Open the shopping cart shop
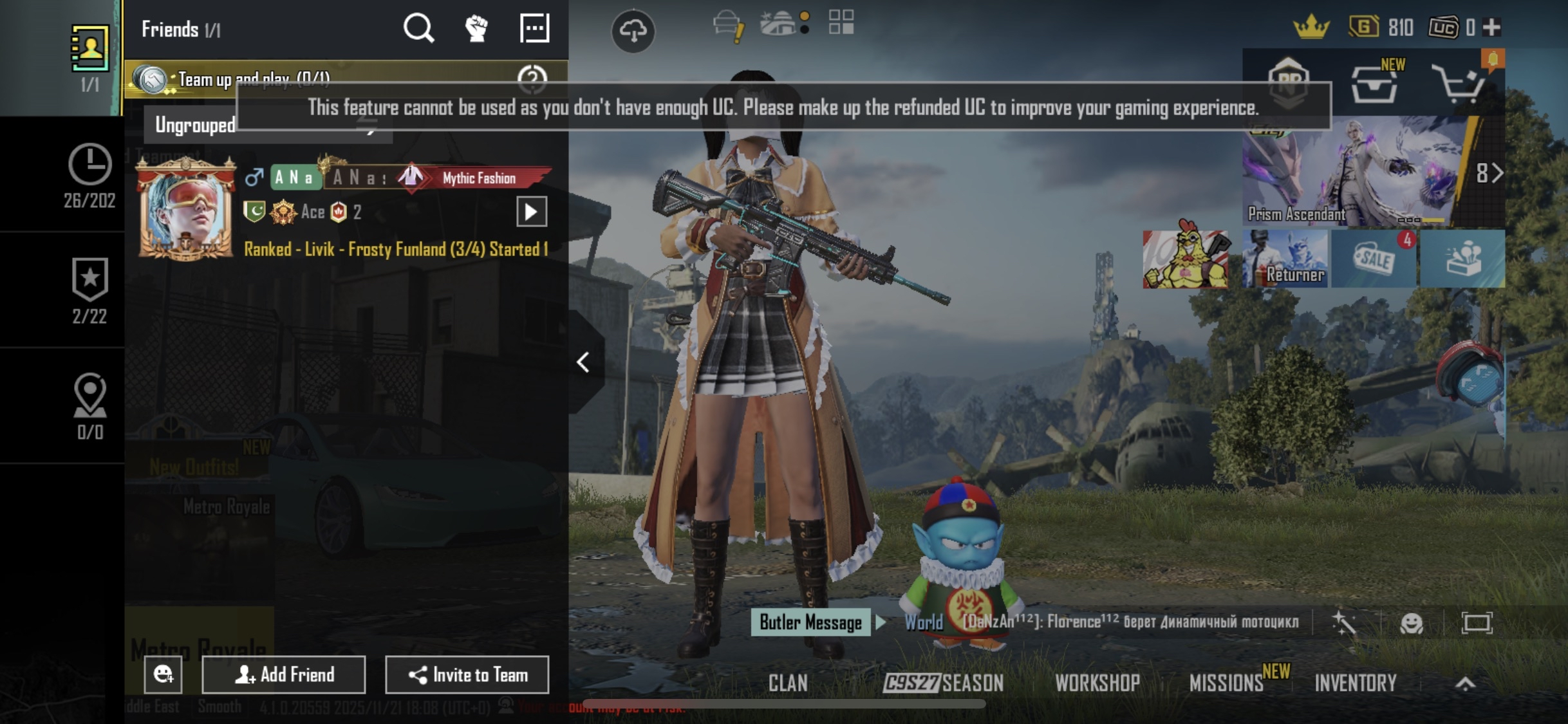 coord(1457,85)
